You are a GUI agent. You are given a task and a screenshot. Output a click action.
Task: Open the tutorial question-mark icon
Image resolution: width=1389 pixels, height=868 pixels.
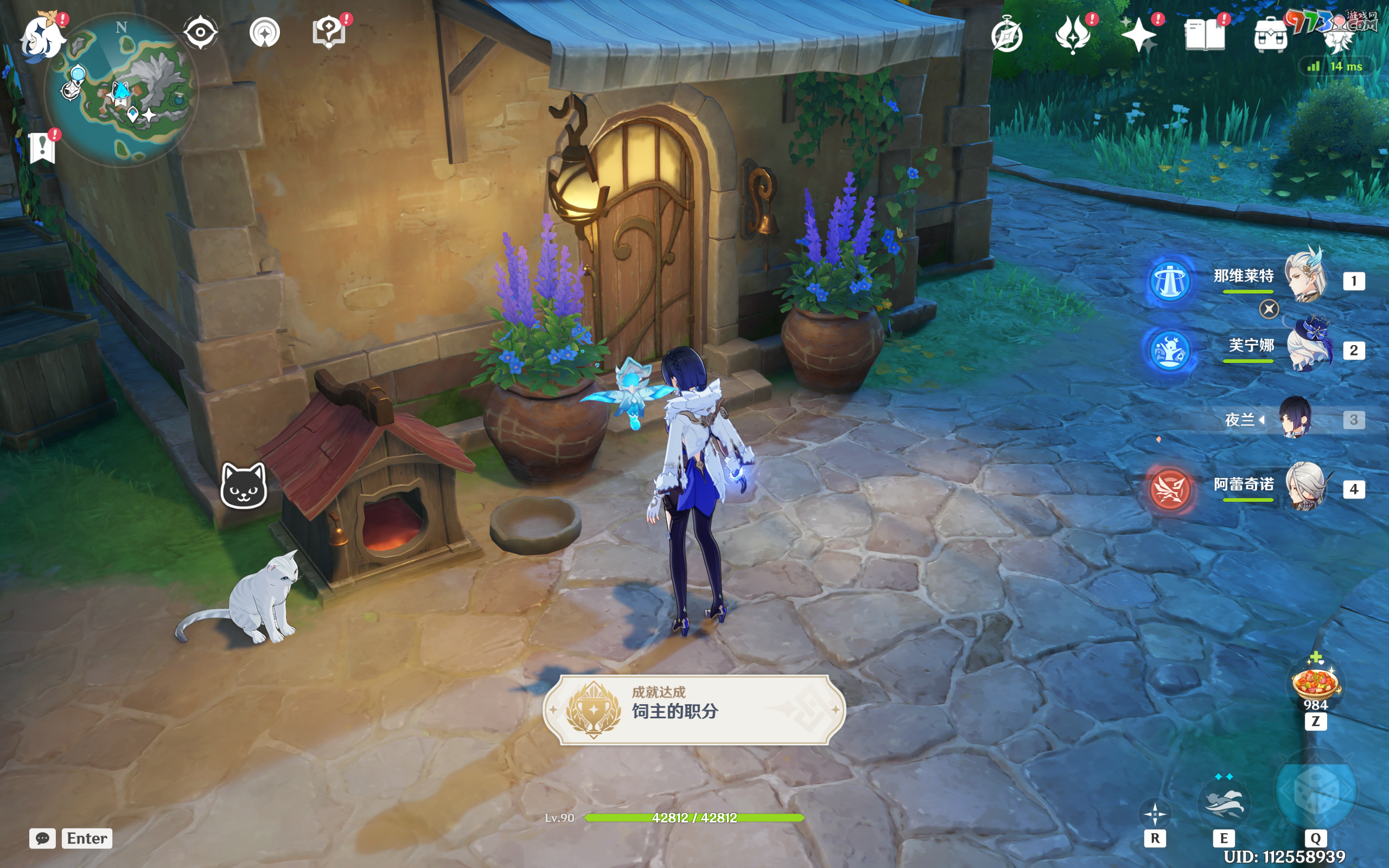pos(329,32)
